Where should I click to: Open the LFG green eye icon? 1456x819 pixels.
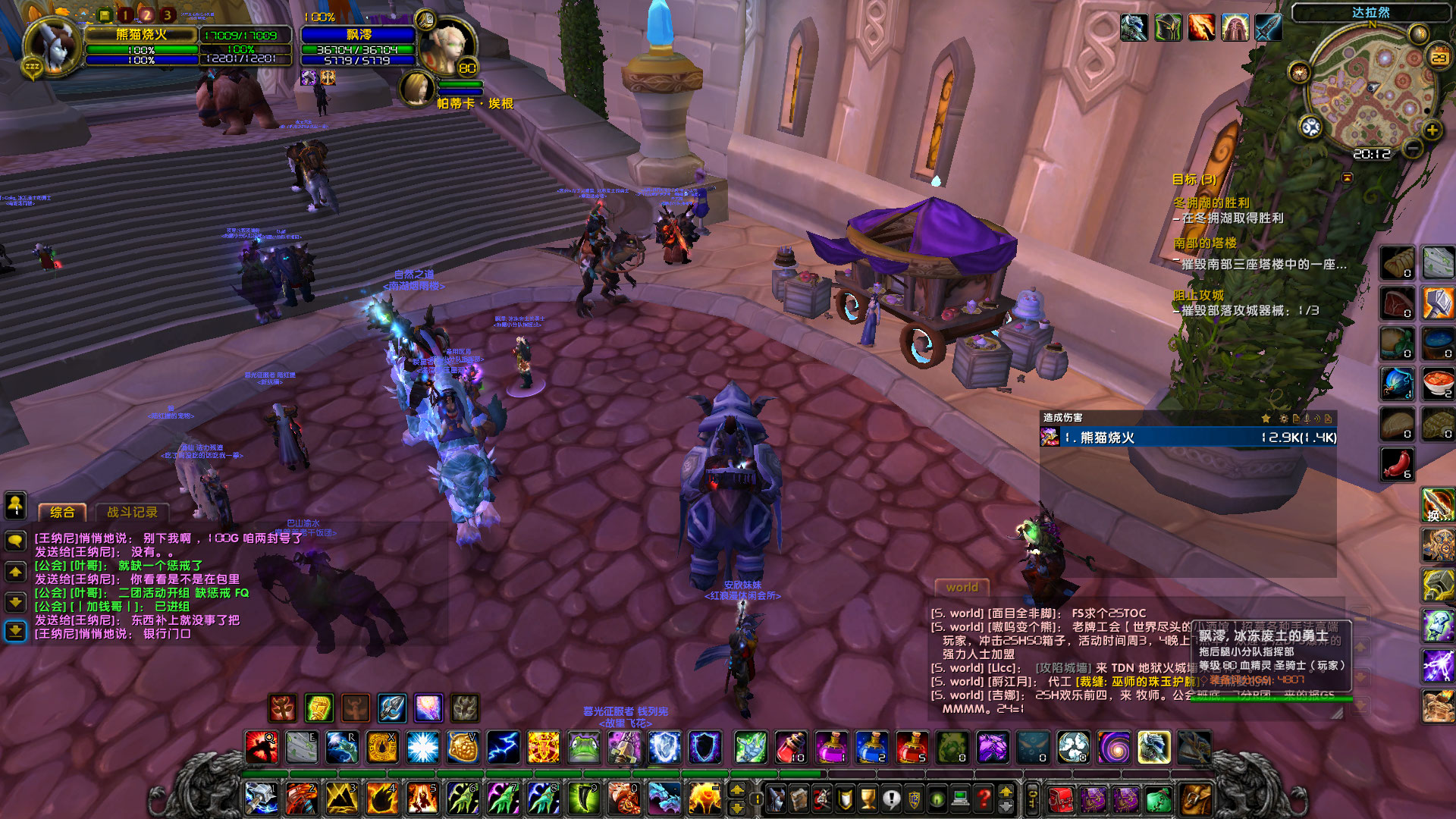click(x=938, y=798)
